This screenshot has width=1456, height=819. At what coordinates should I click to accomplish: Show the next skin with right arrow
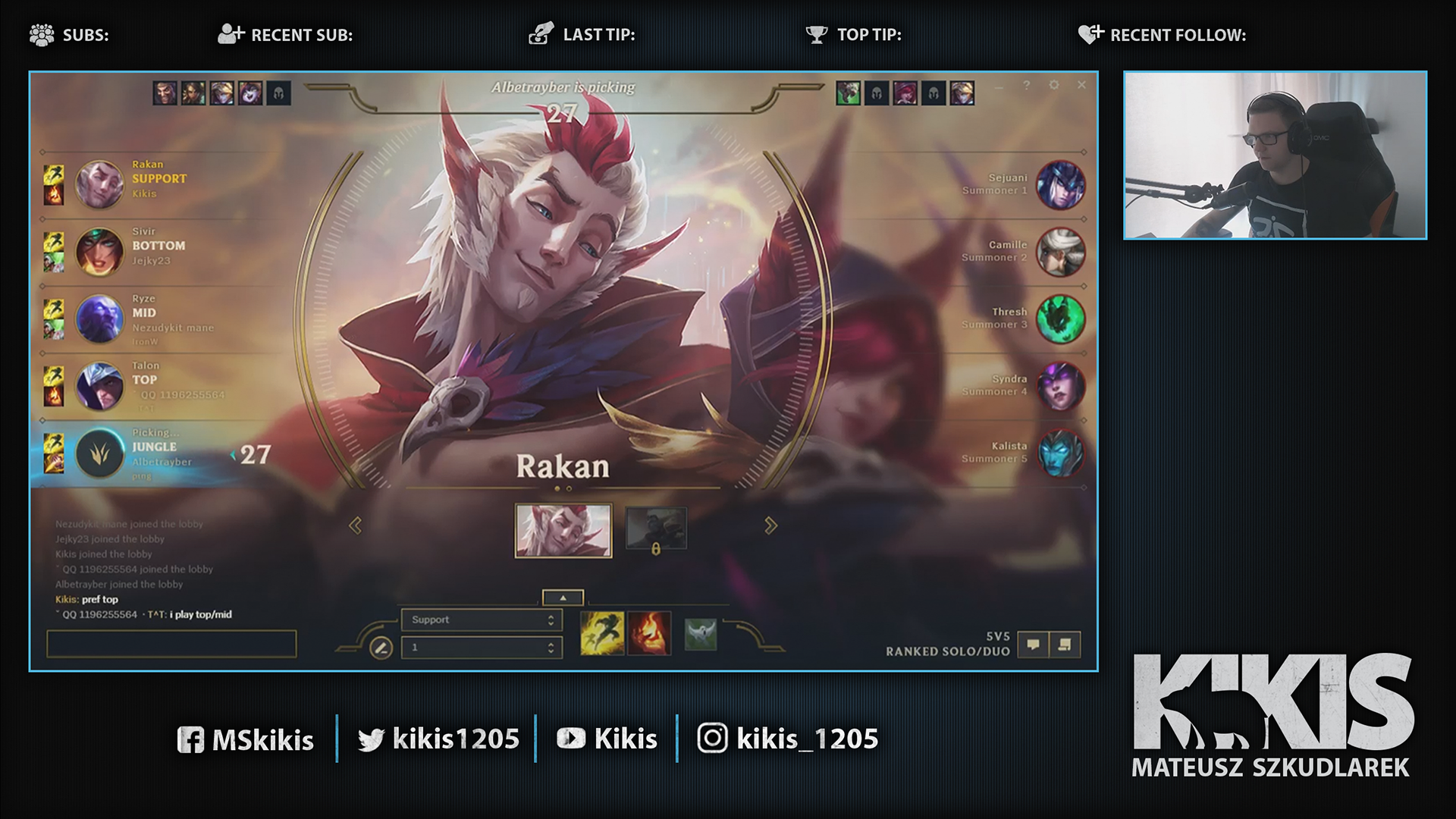point(770,526)
